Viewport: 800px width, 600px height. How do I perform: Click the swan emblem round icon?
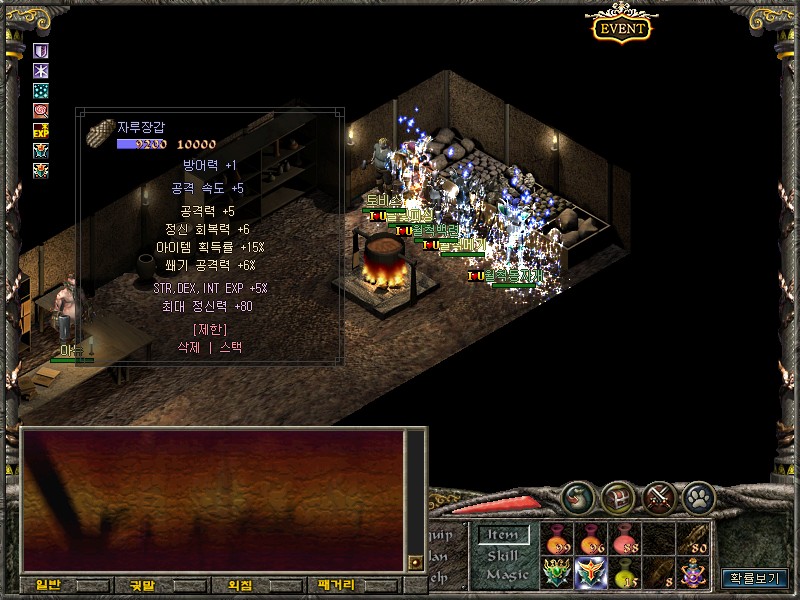pyautogui.click(x=578, y=495)
